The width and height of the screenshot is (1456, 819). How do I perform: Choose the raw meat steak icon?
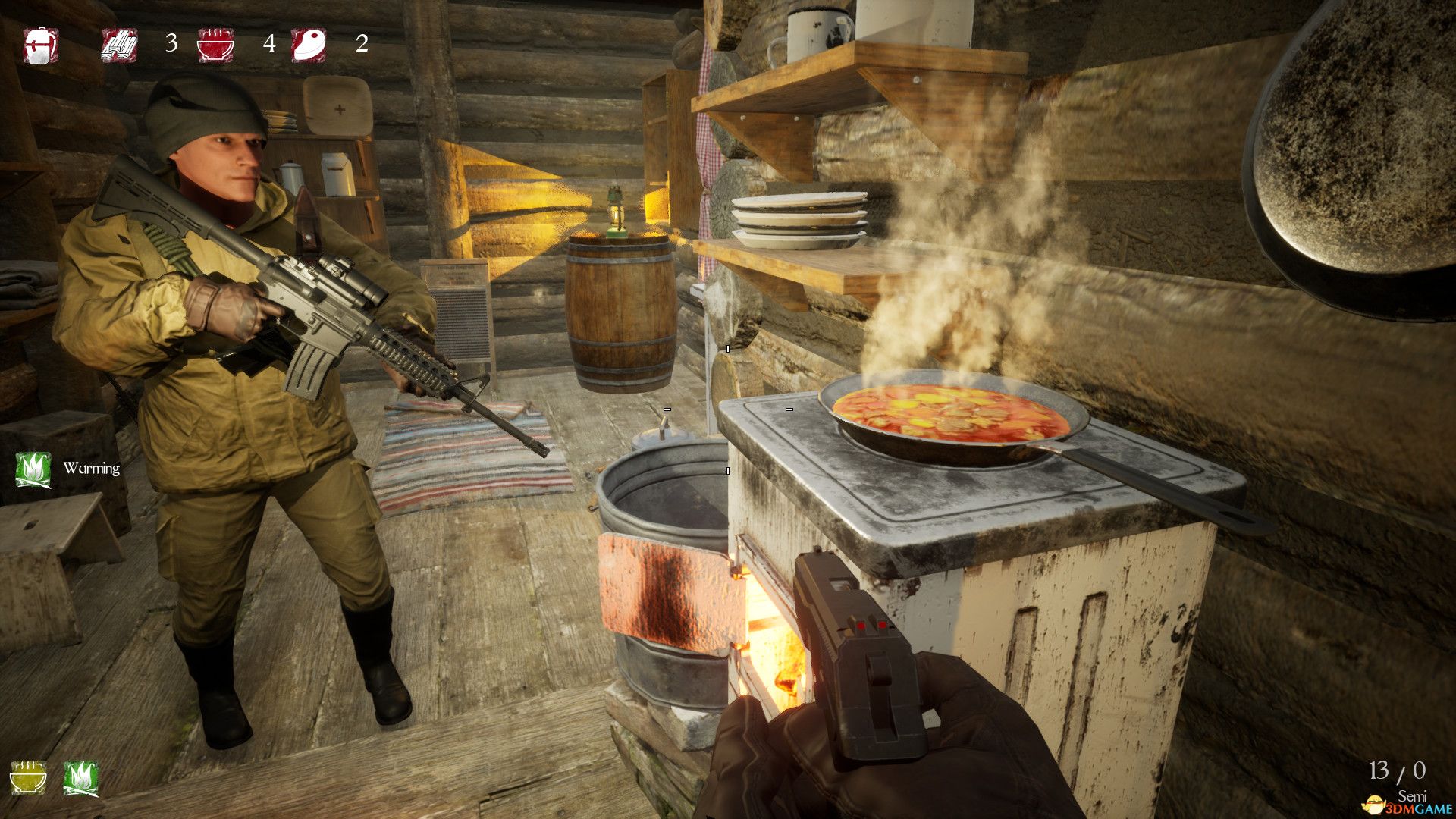point(309,45)
